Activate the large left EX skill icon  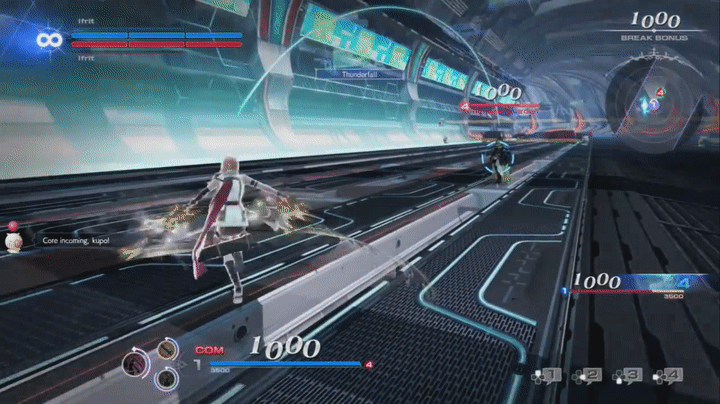click(133, 365)
